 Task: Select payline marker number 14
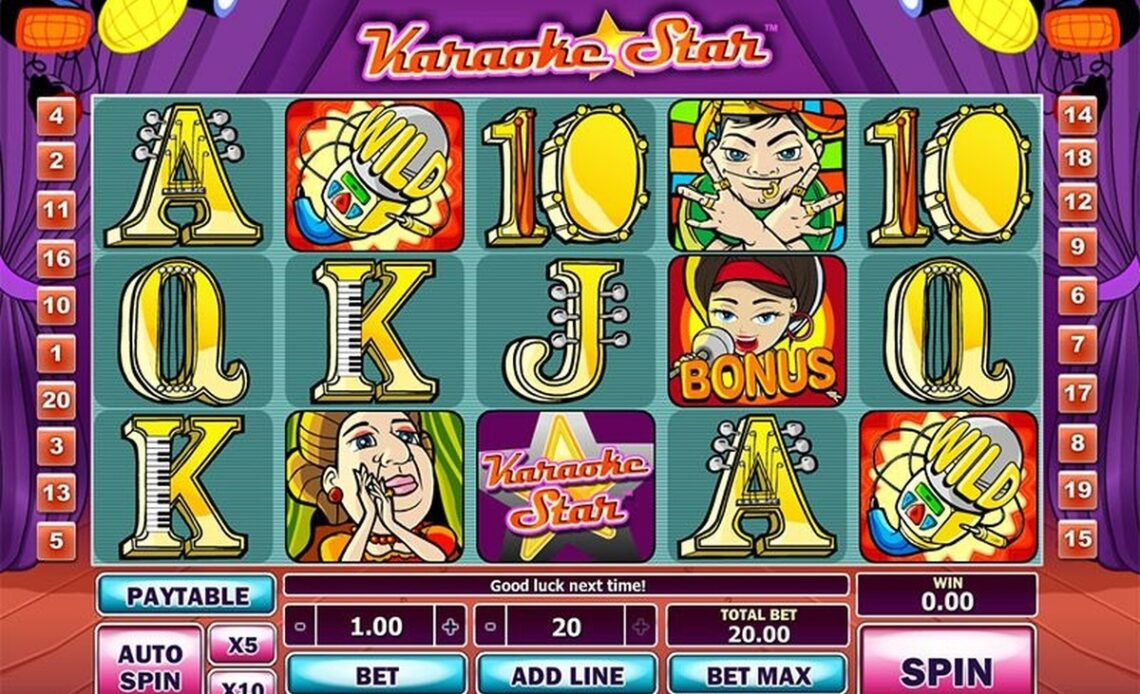click(1077, 114)
